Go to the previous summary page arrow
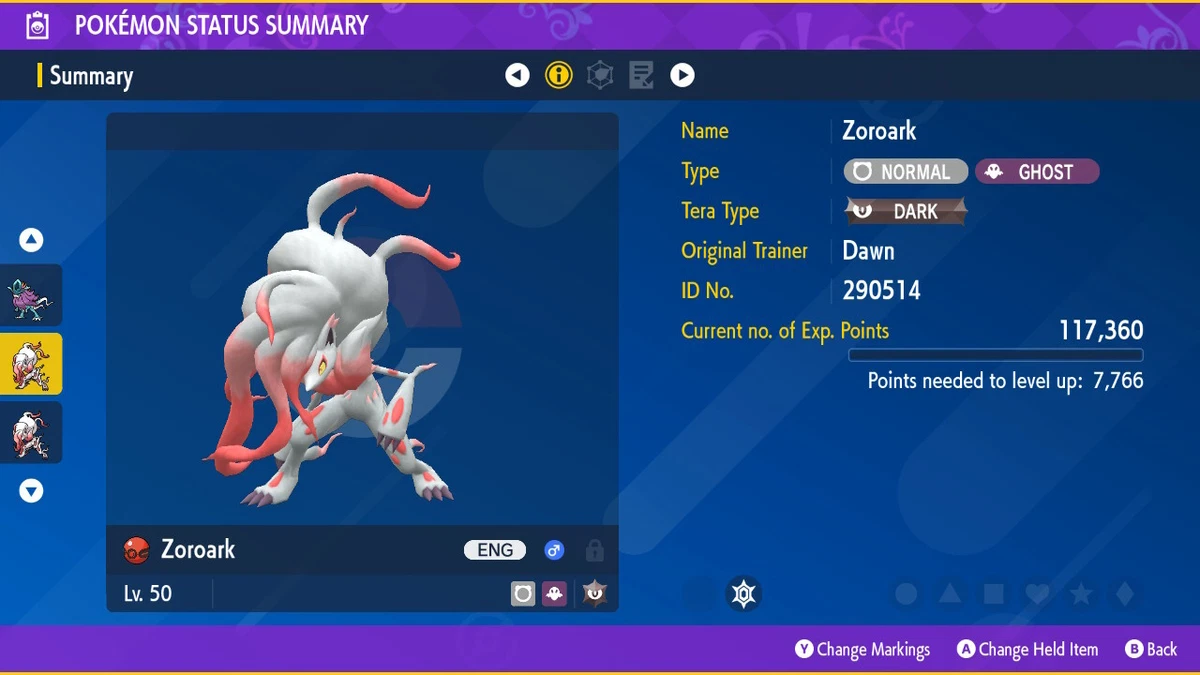 (x=517, y=75)
